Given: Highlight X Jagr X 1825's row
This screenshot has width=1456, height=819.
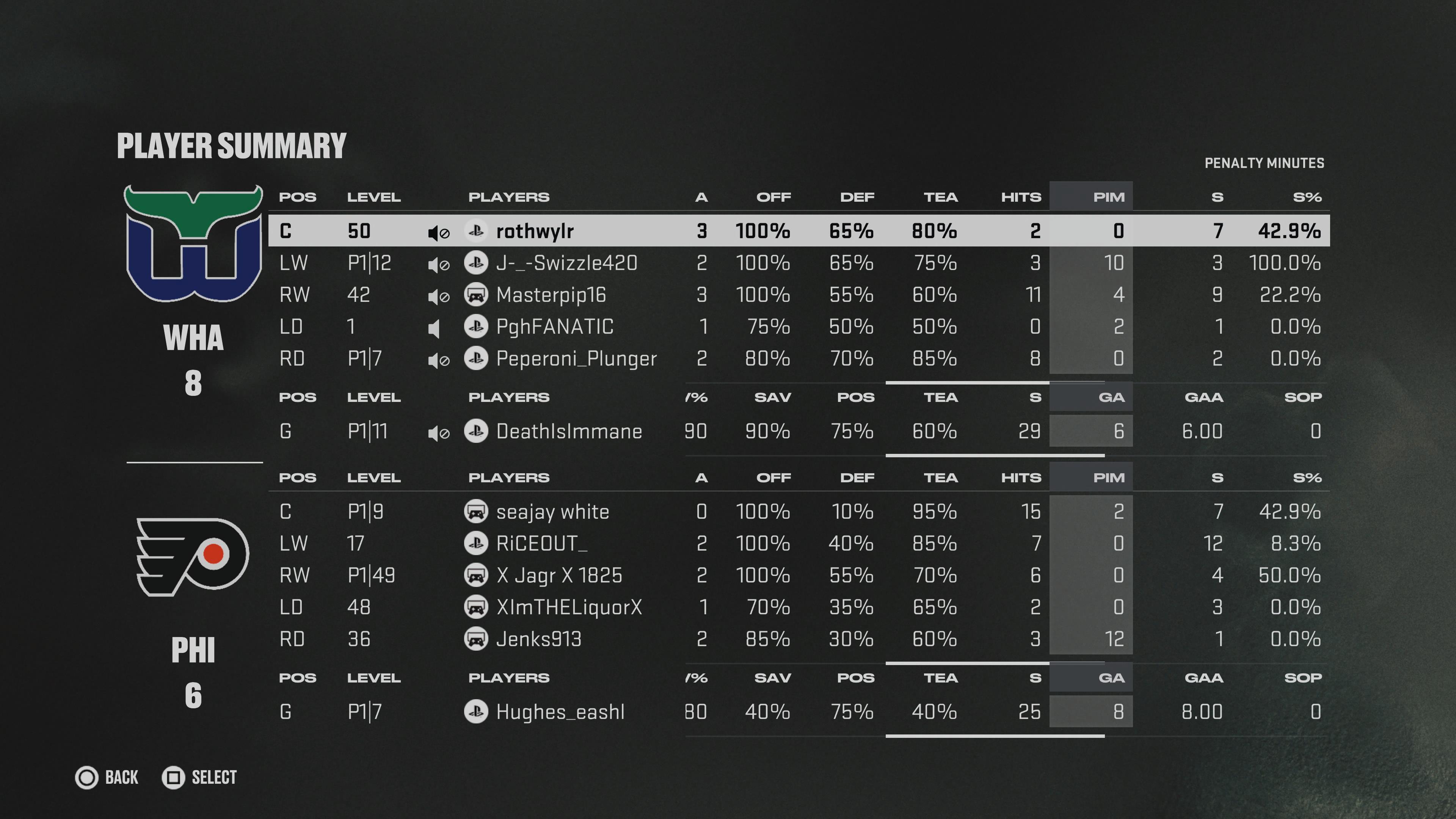Looking at the screenshot, I should tap(559, 576).
